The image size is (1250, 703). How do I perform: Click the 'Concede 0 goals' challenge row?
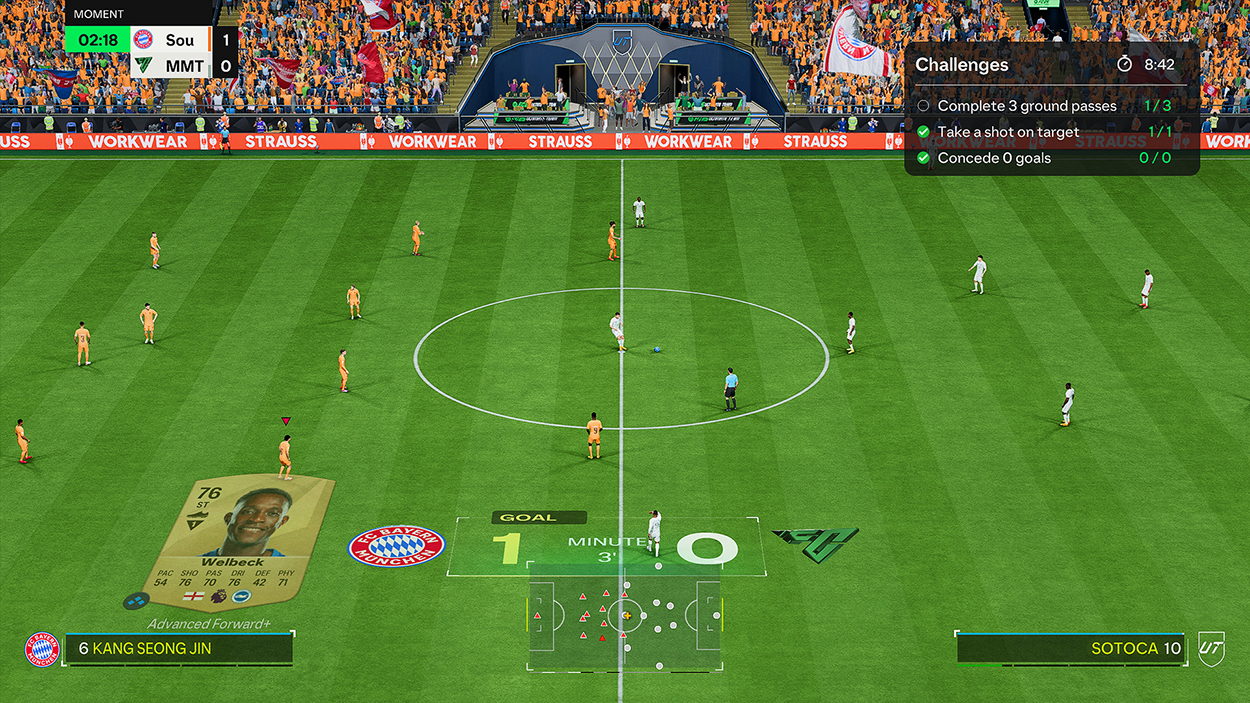tap(994, 158)
